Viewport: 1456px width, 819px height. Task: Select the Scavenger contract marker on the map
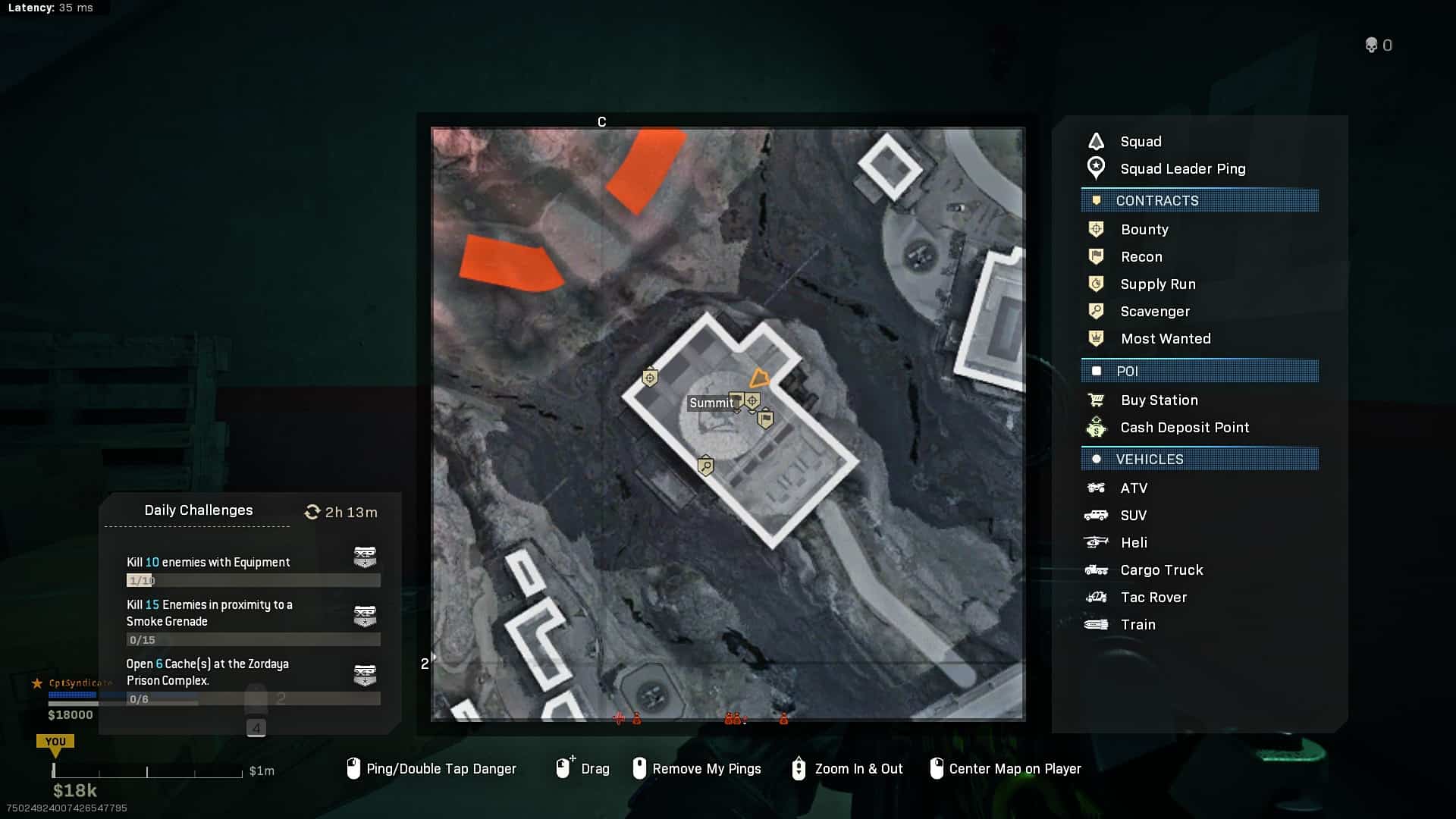coord(705,465)
